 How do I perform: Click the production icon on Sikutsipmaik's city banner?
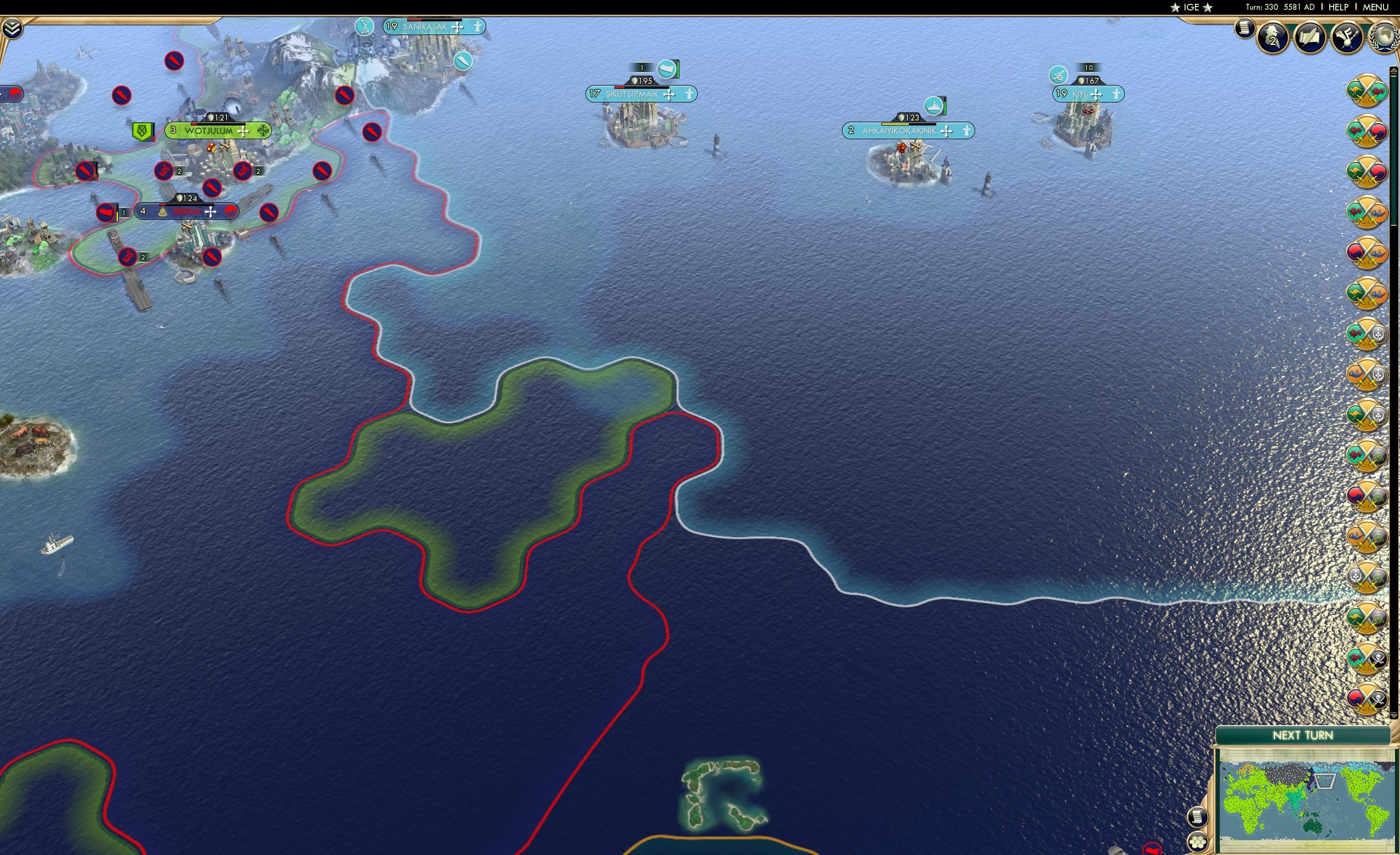click(668, 69)
